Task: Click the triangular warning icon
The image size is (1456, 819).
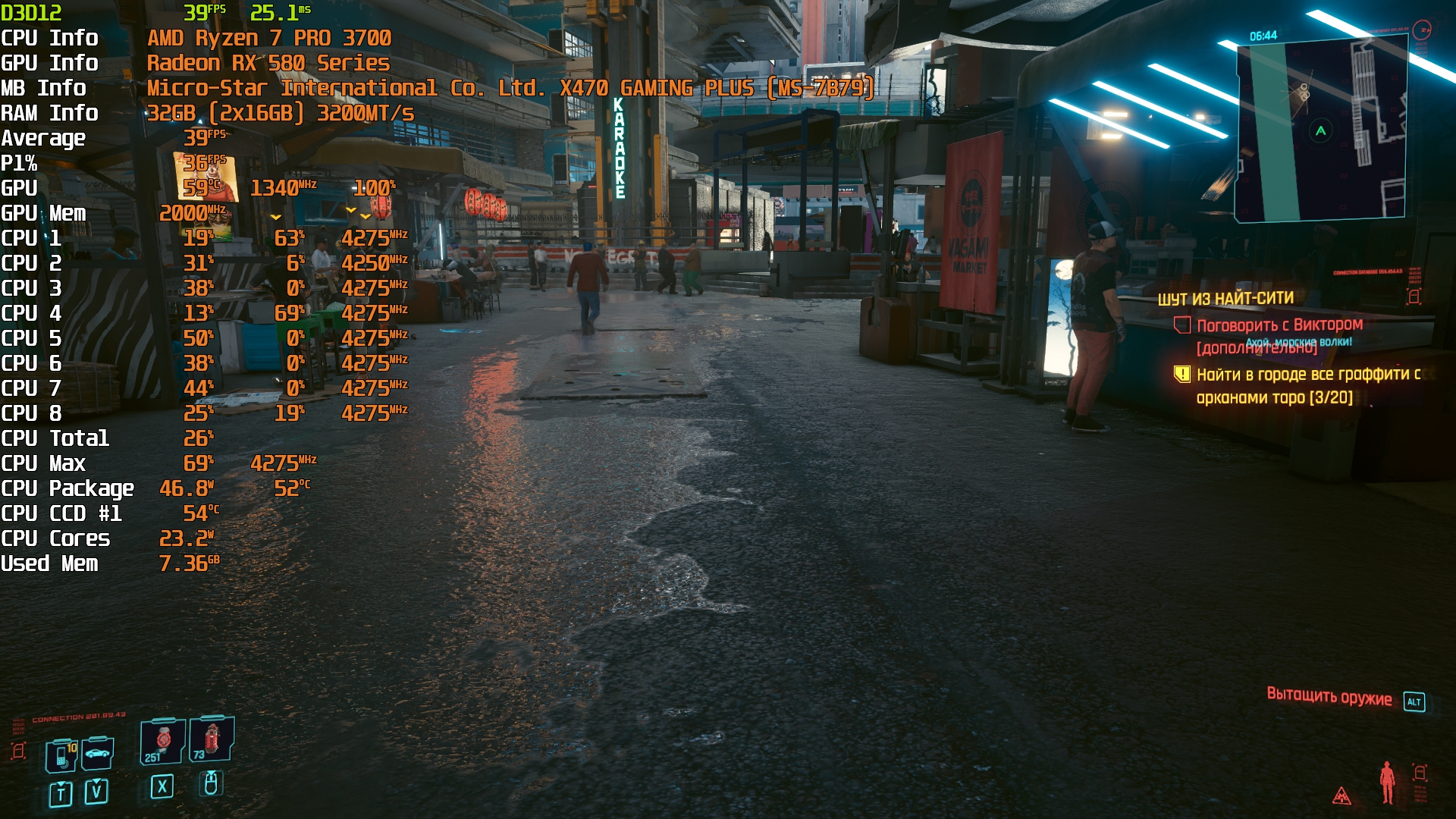Action: (x=1341, y=795)
